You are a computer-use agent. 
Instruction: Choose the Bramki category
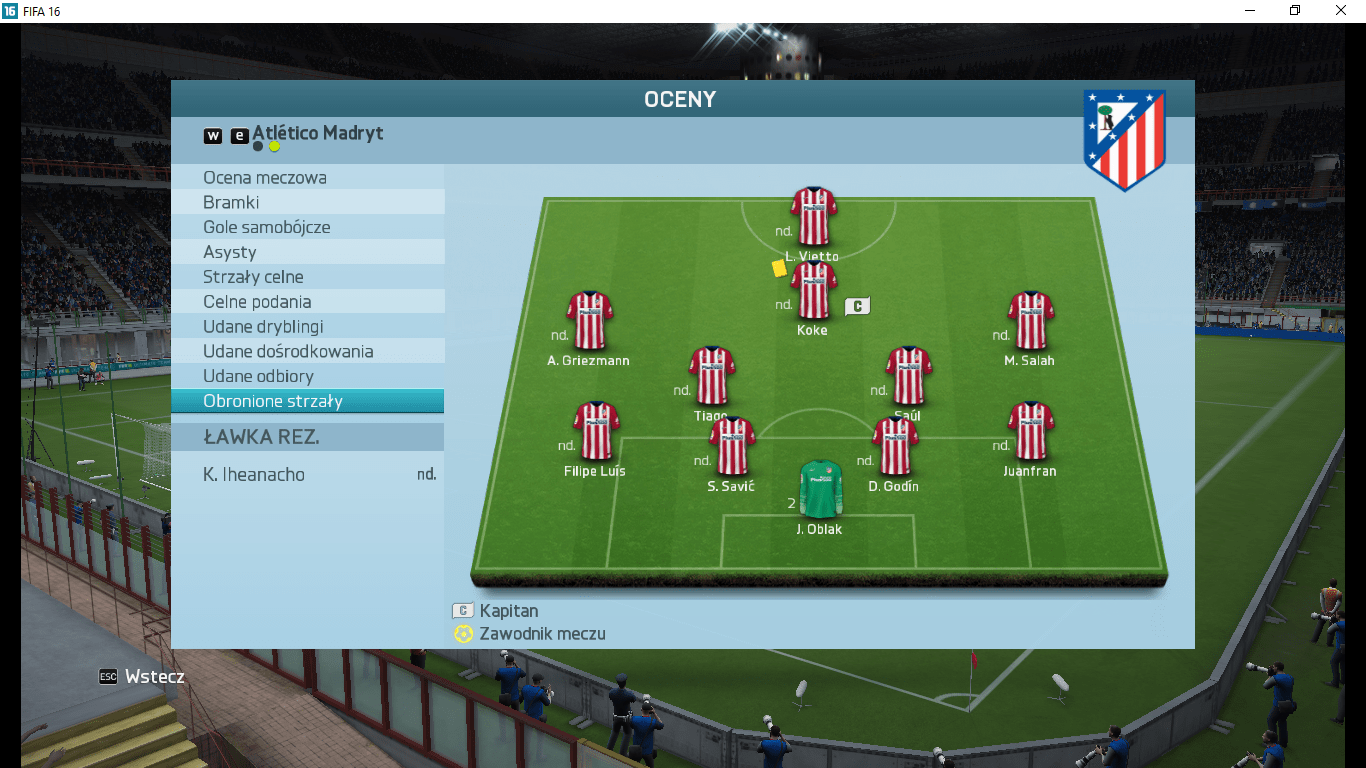point(307,202)
